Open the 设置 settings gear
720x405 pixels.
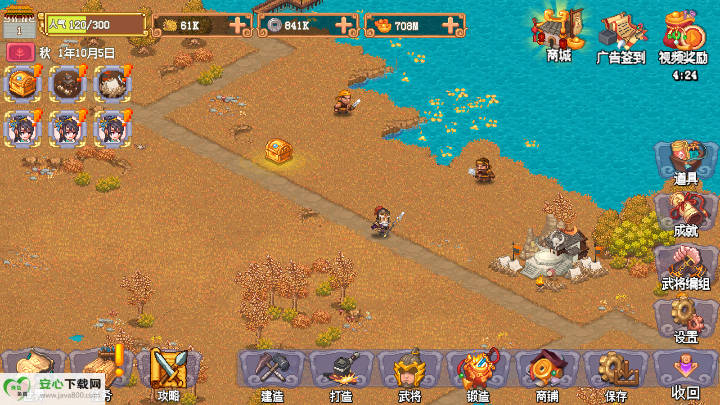[686, 320]
